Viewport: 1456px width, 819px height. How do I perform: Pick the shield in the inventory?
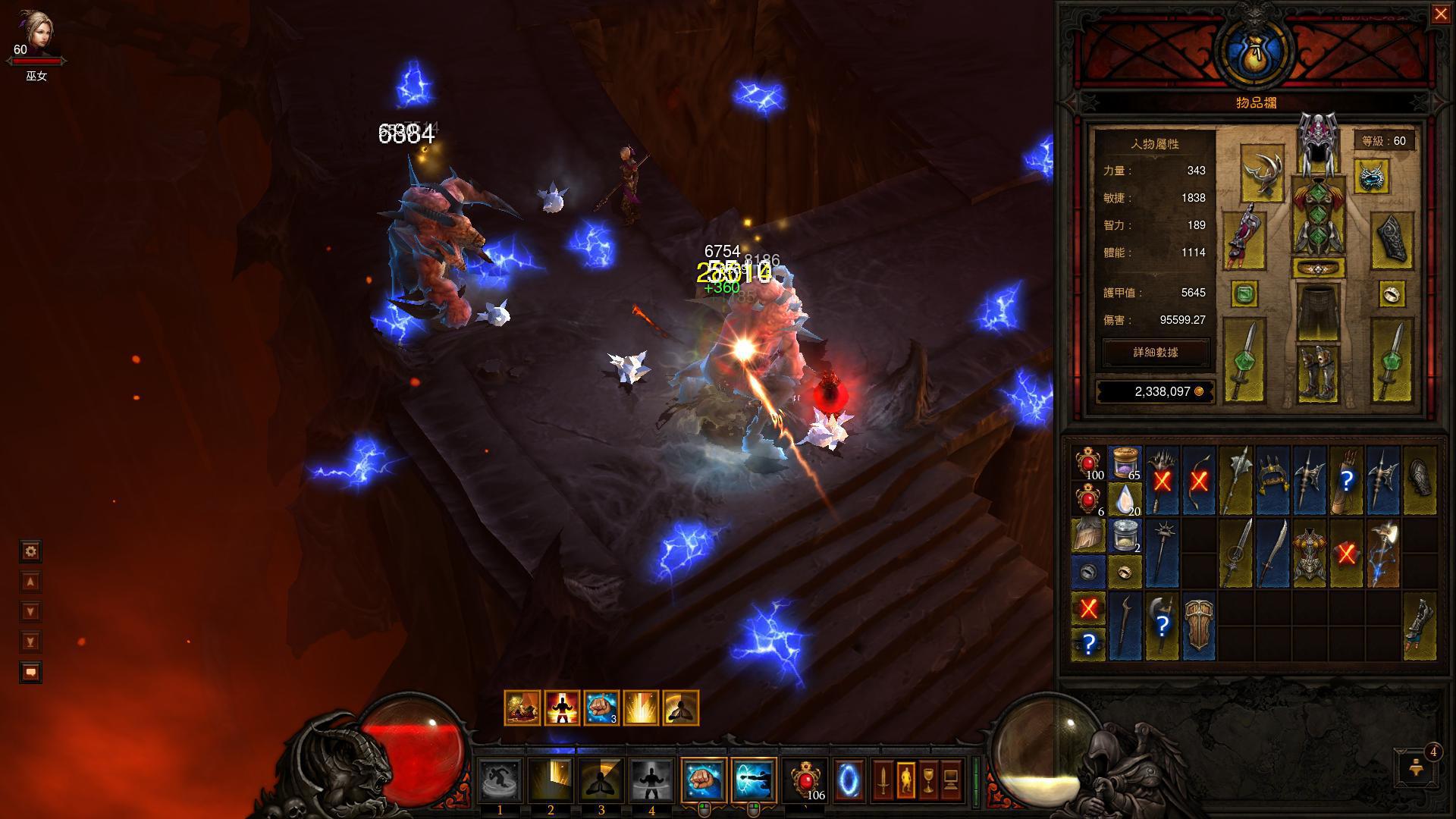click(1199, 626)
